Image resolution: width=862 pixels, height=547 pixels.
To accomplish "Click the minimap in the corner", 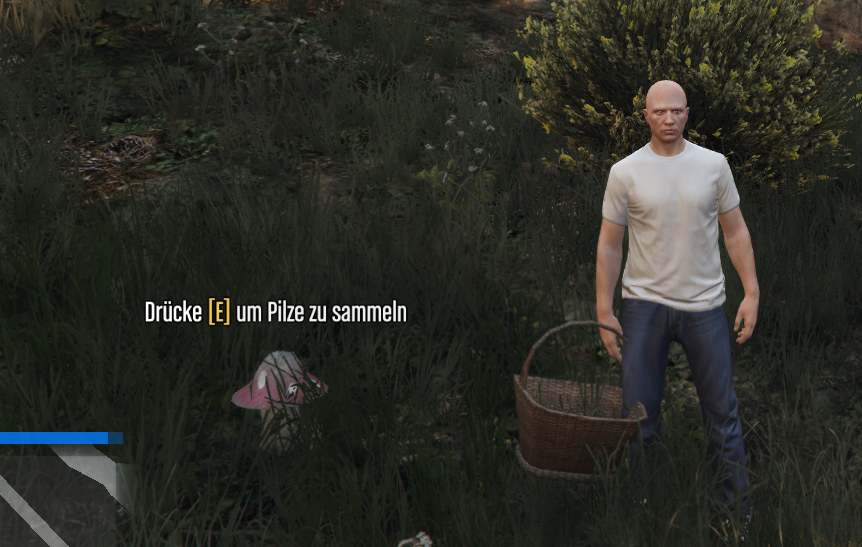I will pyautogui.click(x=60, y=497).
